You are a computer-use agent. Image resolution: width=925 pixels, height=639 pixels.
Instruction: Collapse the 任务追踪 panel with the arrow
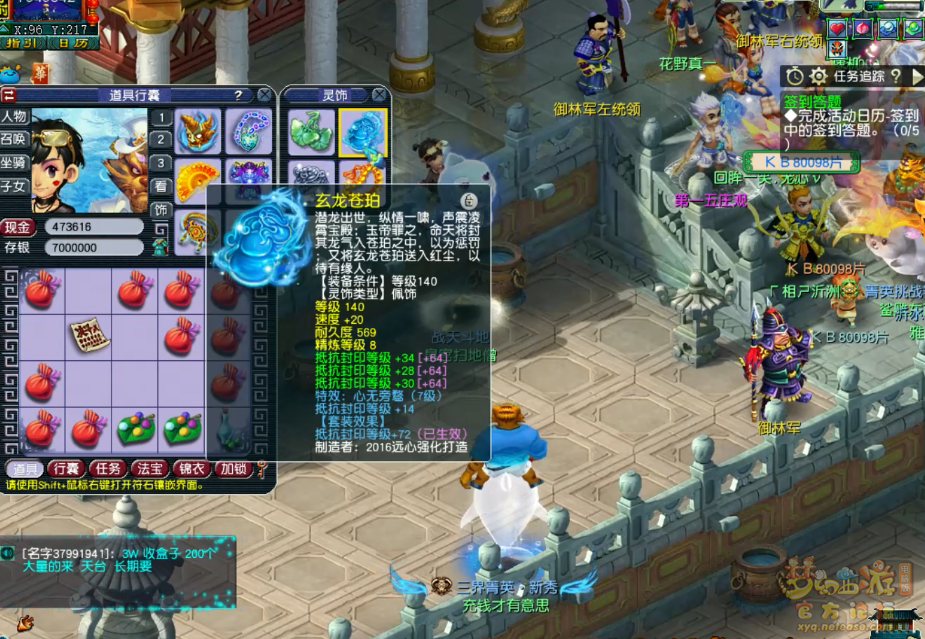[x=917, y=76]
